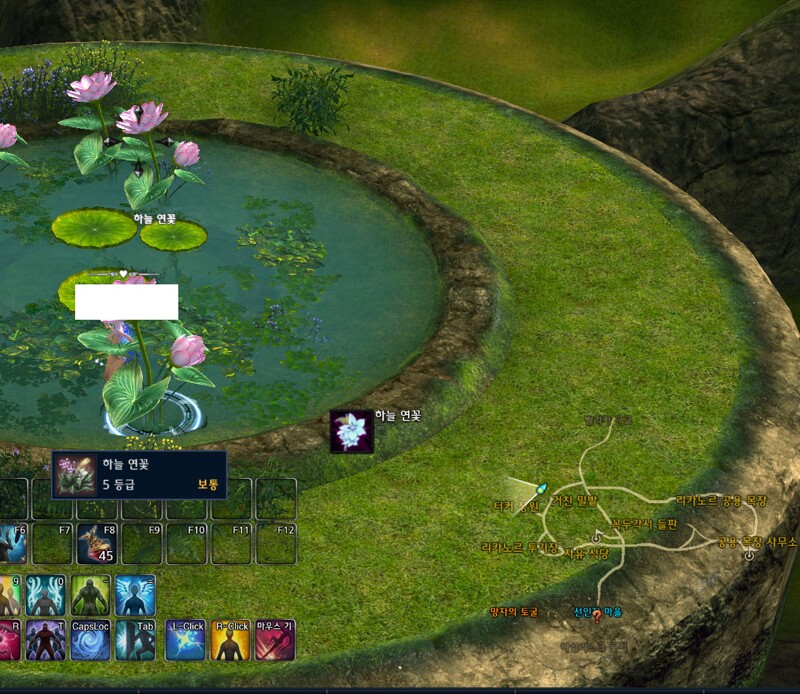The width and height of the screenshot is (800, 694).
Task: Activate the Tab dash skill icon
Action: point(135,640)
